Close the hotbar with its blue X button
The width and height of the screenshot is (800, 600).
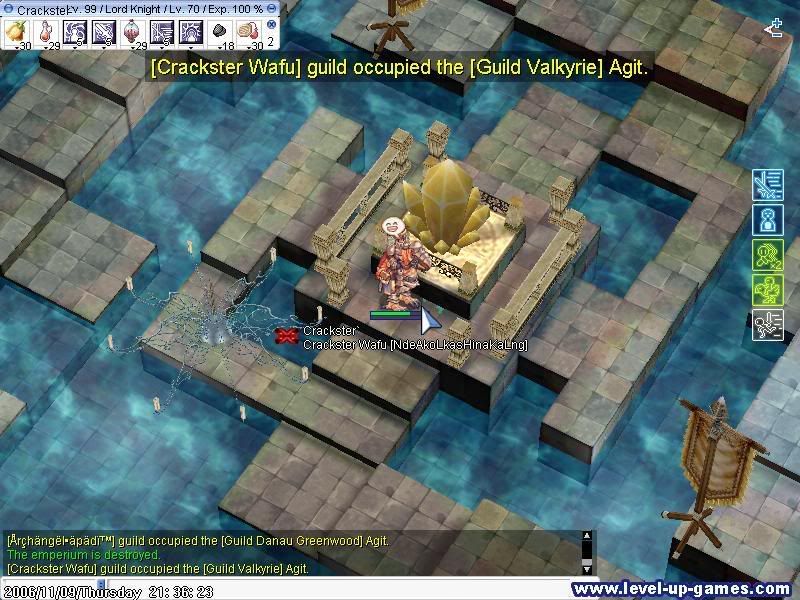click(272, 23)
